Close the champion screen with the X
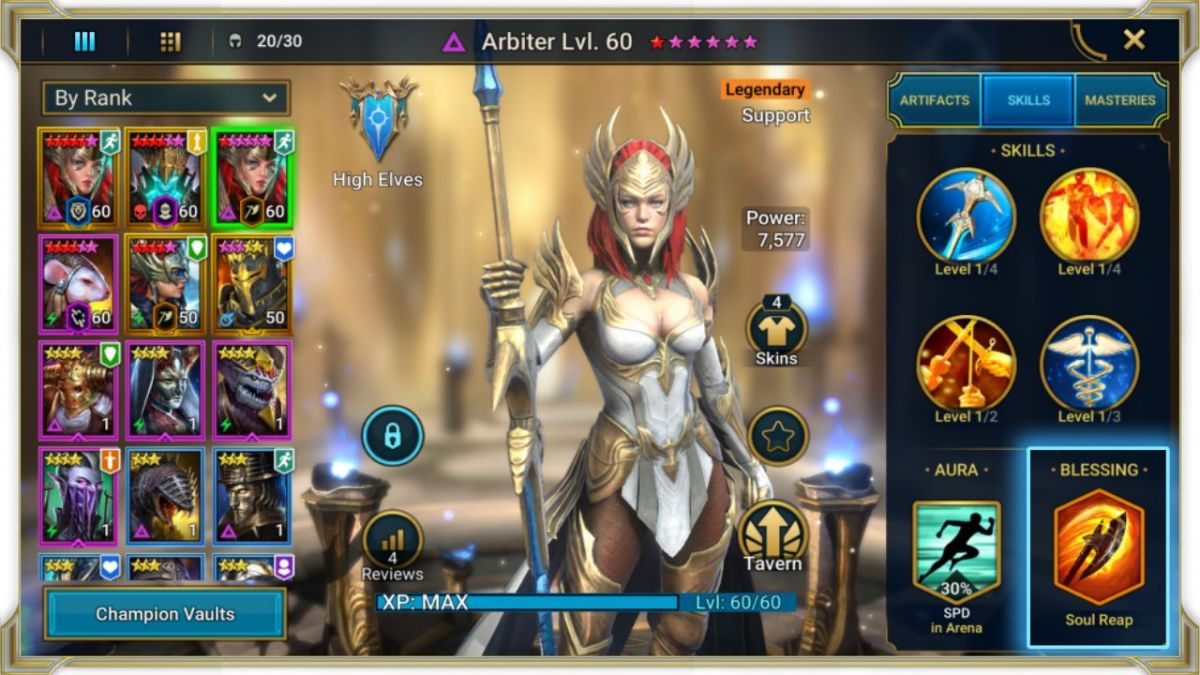The height and width of the screenshot is (675, 1200). click(x=1133, y=40)
